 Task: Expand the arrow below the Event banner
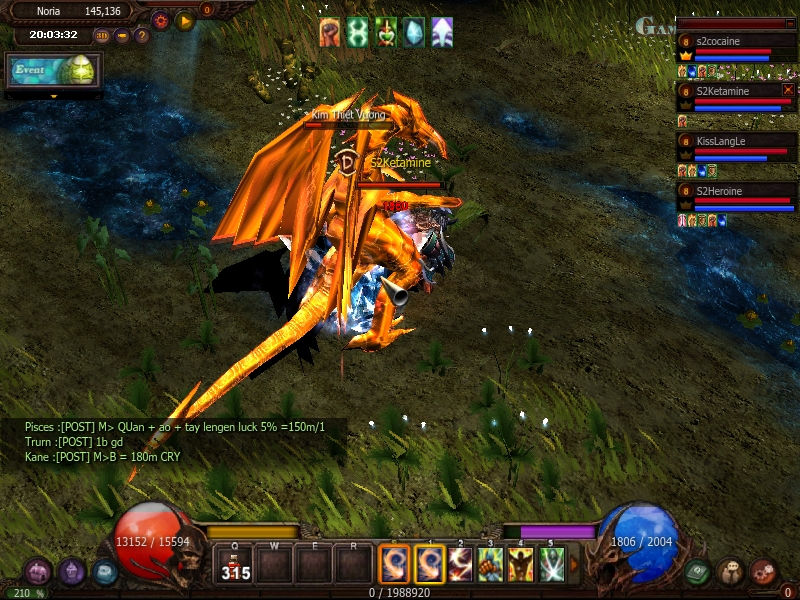point(53,96)
